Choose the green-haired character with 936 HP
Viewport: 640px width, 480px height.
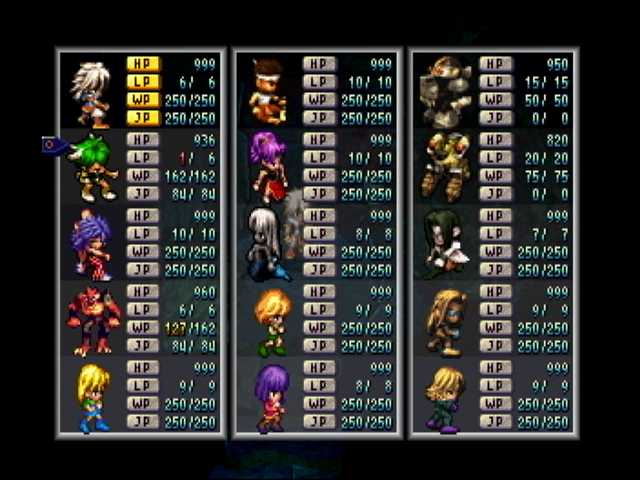(x=93, y=165)
